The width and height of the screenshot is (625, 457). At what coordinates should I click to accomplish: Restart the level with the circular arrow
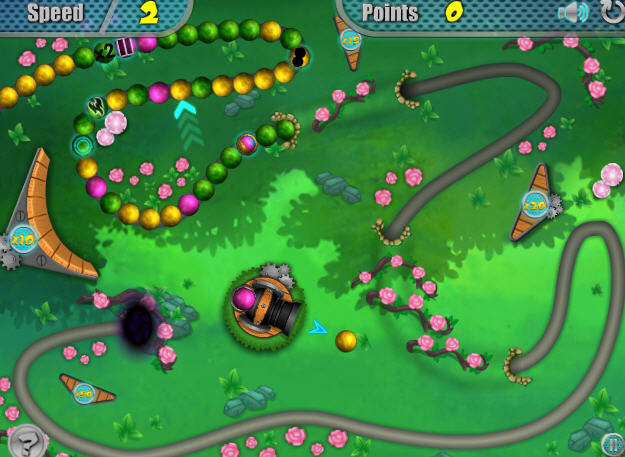tap(611, 12)
